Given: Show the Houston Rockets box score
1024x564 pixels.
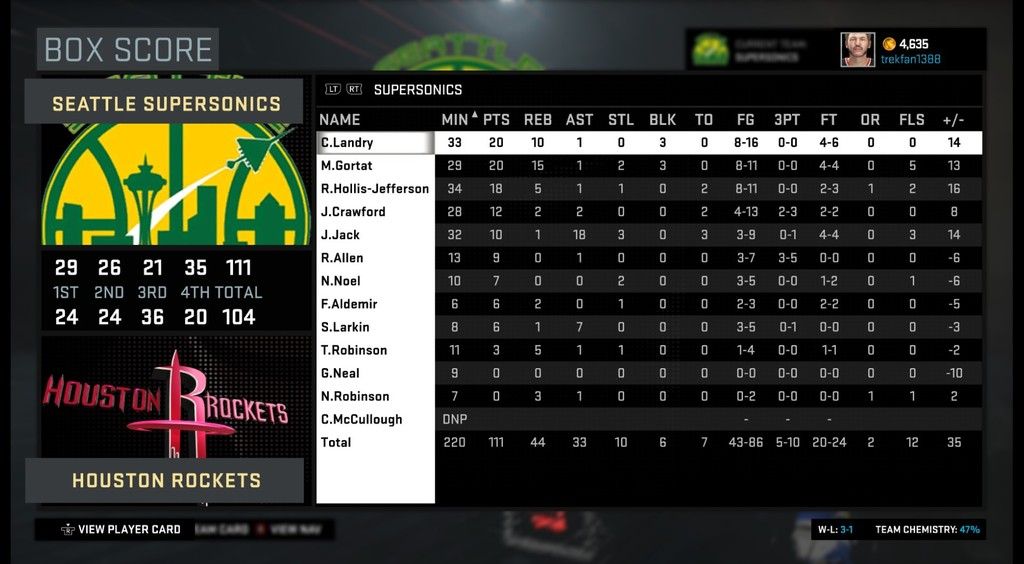Looking at the screenshot, I should (x=166, y=480).
